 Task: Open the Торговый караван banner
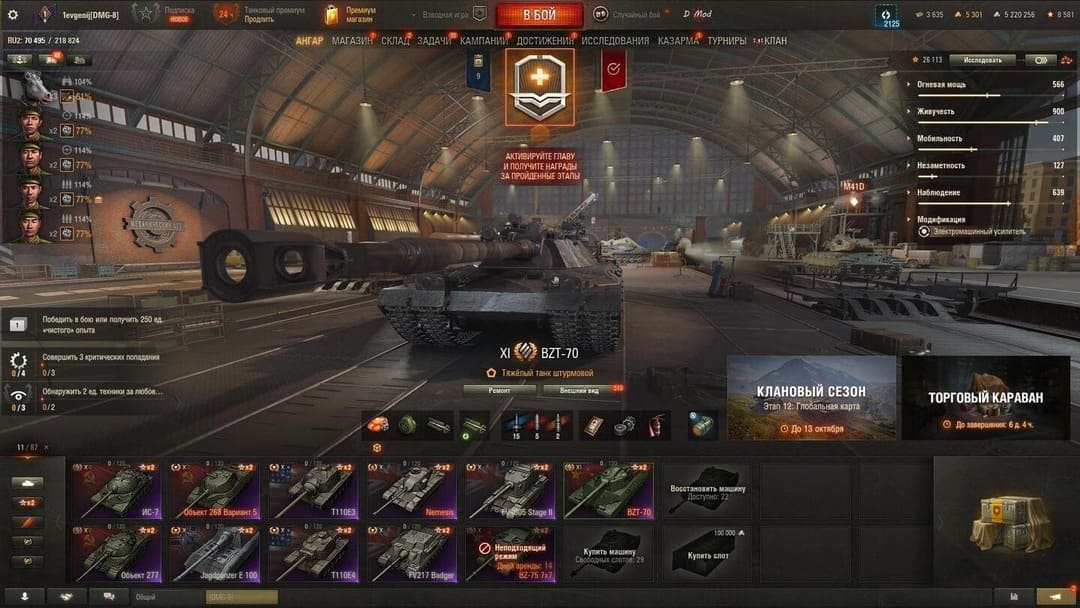click(985, 398)
